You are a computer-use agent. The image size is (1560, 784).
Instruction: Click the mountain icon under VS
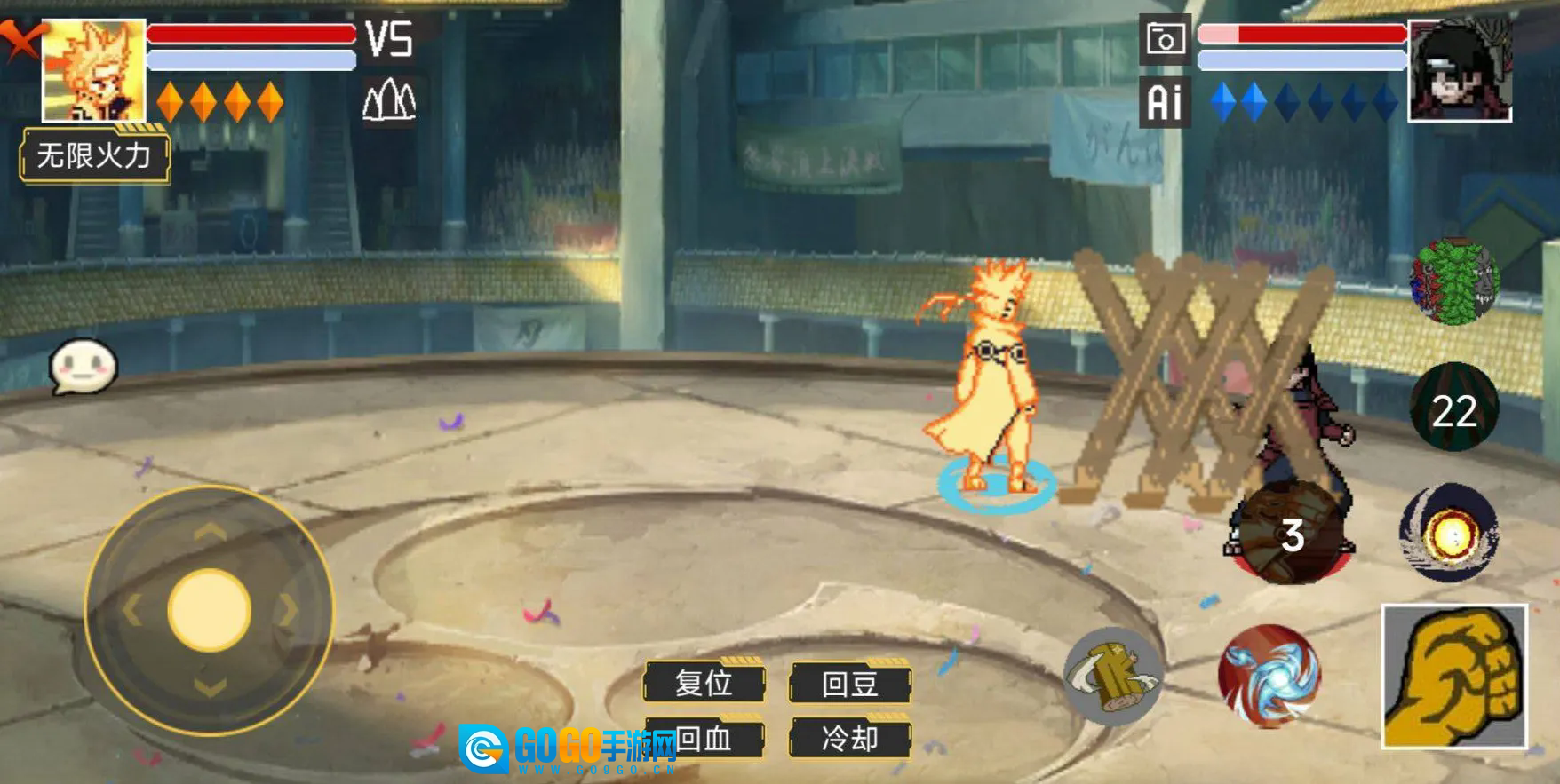[x=389, y=100]
